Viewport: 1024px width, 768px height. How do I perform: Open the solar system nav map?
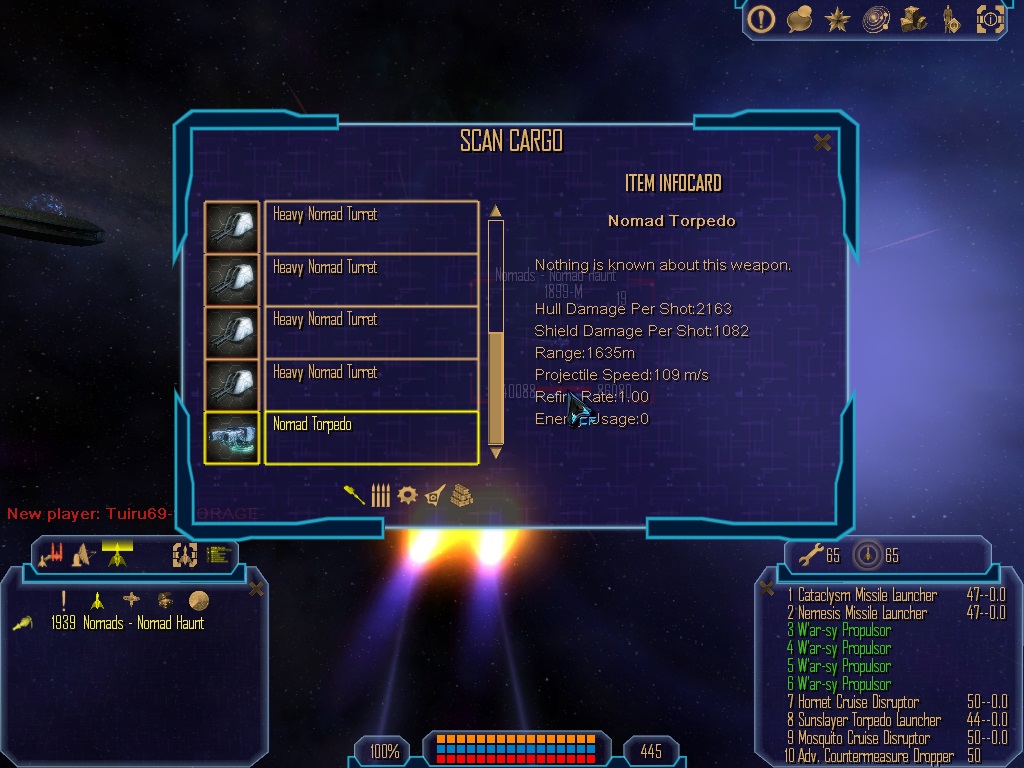[x=876, y=18]
